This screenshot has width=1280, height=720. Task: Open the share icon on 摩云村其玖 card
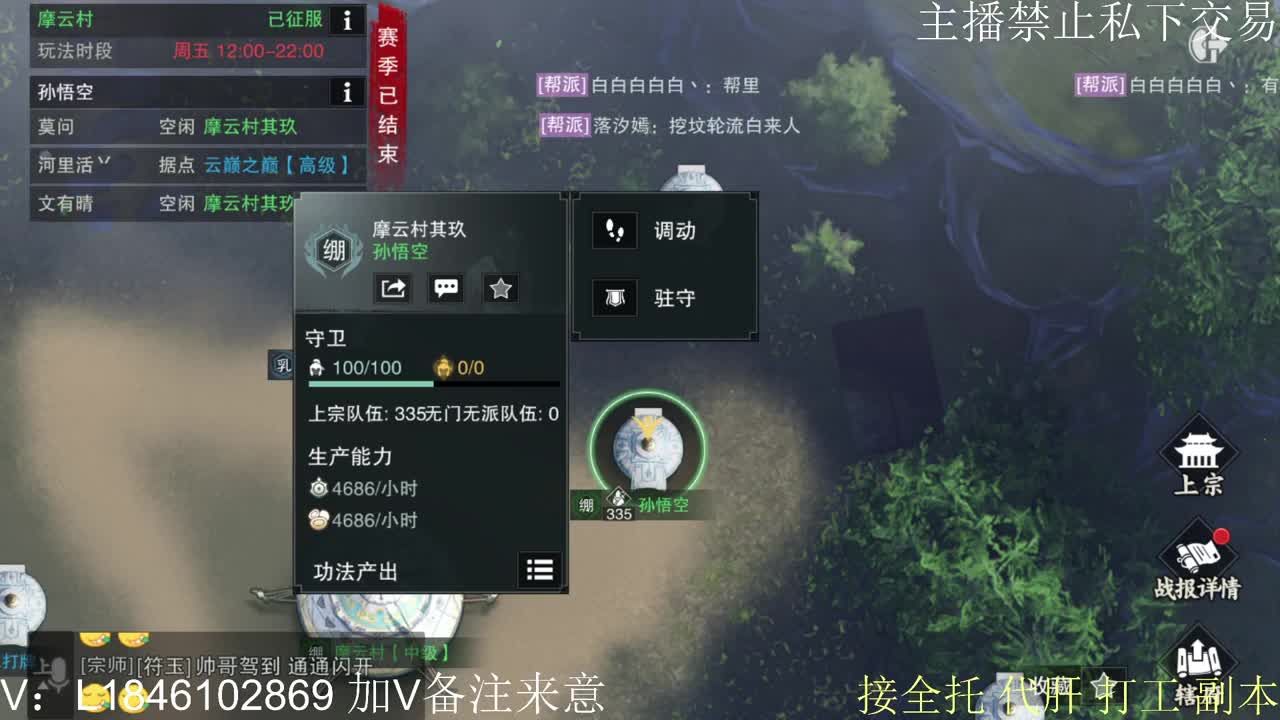(x=393, y=288)
